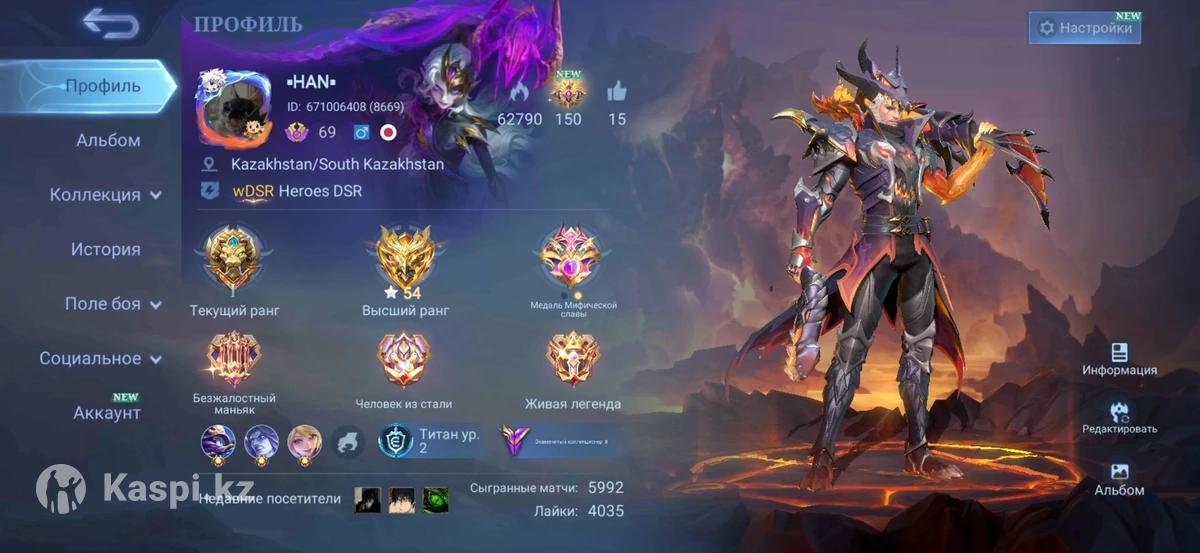The height and width of the screenshot is (553, 1200).
Task: Expand the Социальное section
Action: 100,358
